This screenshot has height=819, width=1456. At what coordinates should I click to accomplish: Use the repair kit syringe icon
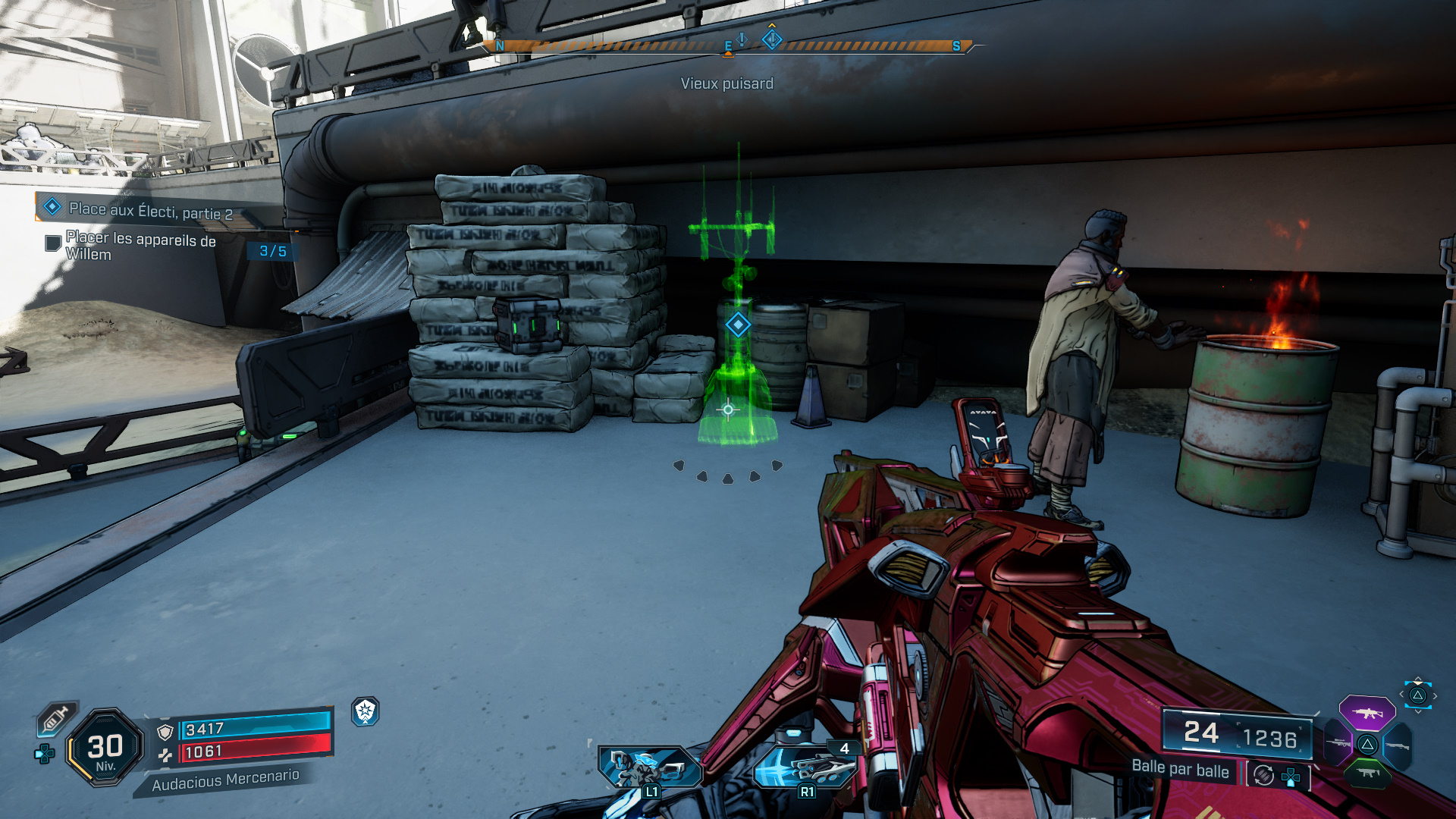click(56, 717)
